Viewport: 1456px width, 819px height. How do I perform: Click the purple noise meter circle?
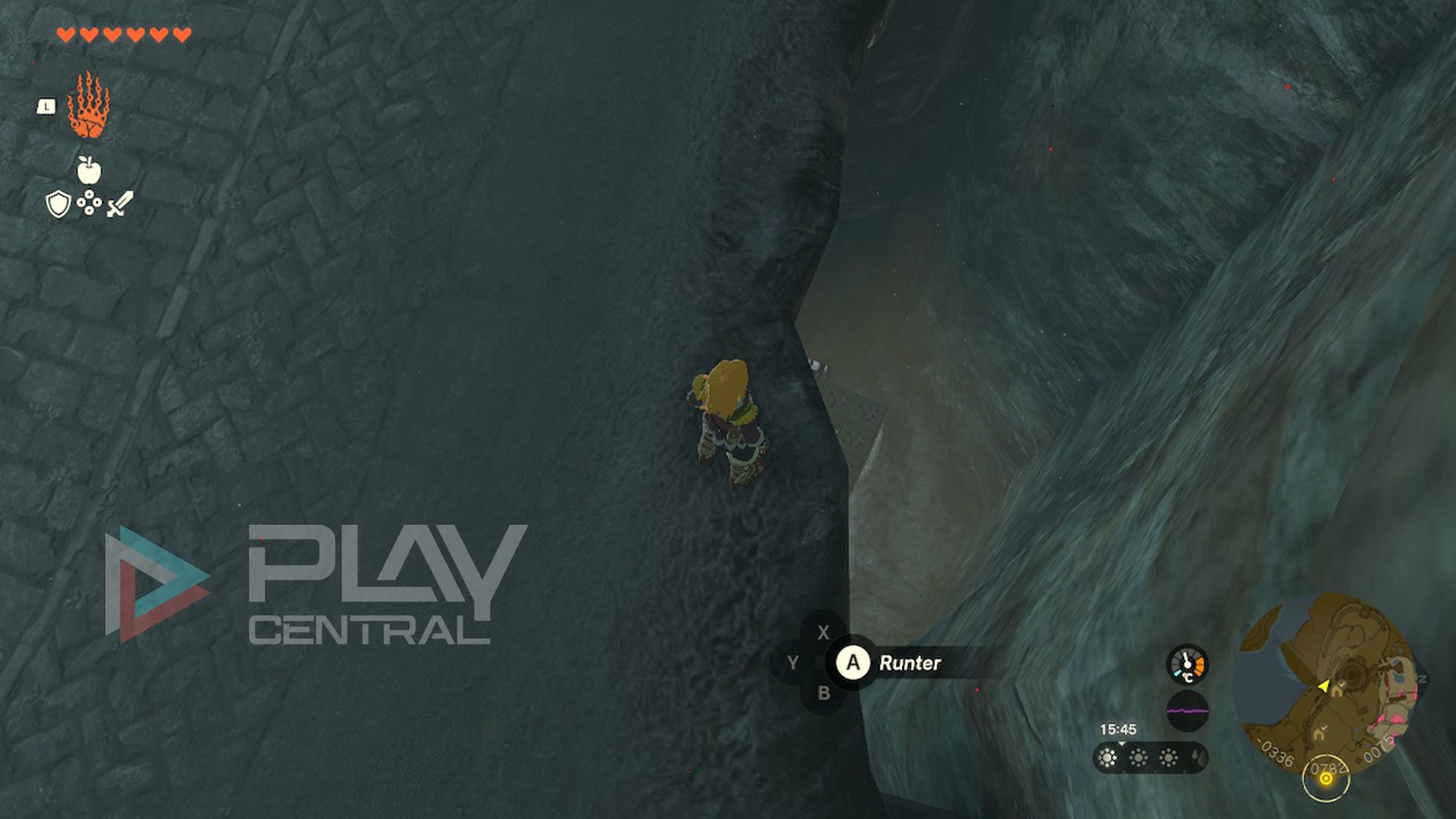1187,711
